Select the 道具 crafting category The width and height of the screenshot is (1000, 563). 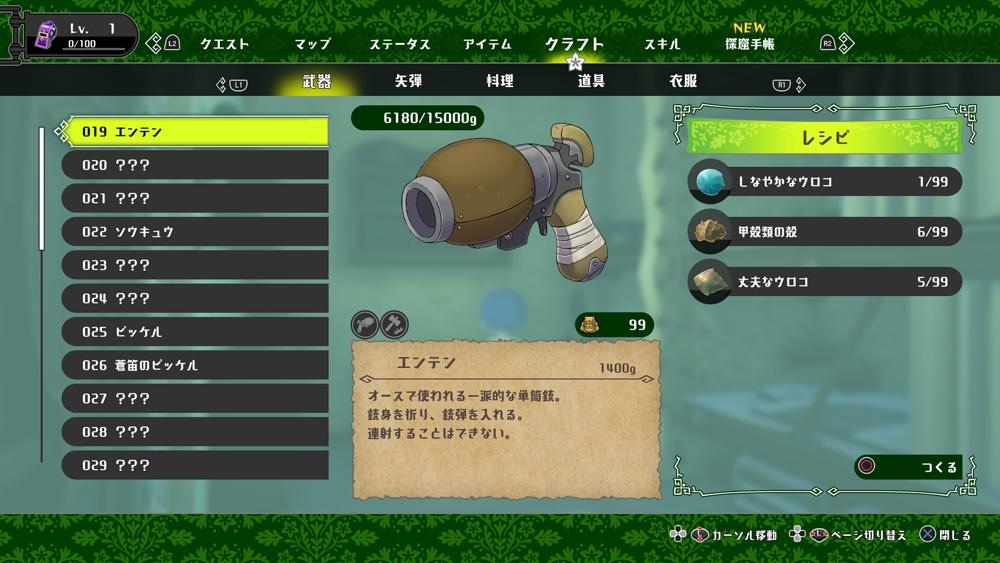point(591,81)
